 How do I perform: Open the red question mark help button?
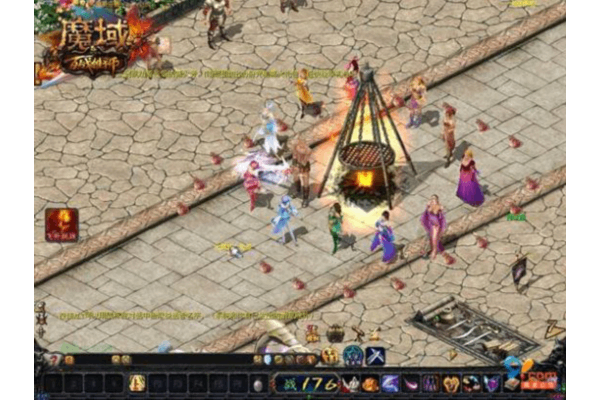pyautogui.click(x=53, y=360)
